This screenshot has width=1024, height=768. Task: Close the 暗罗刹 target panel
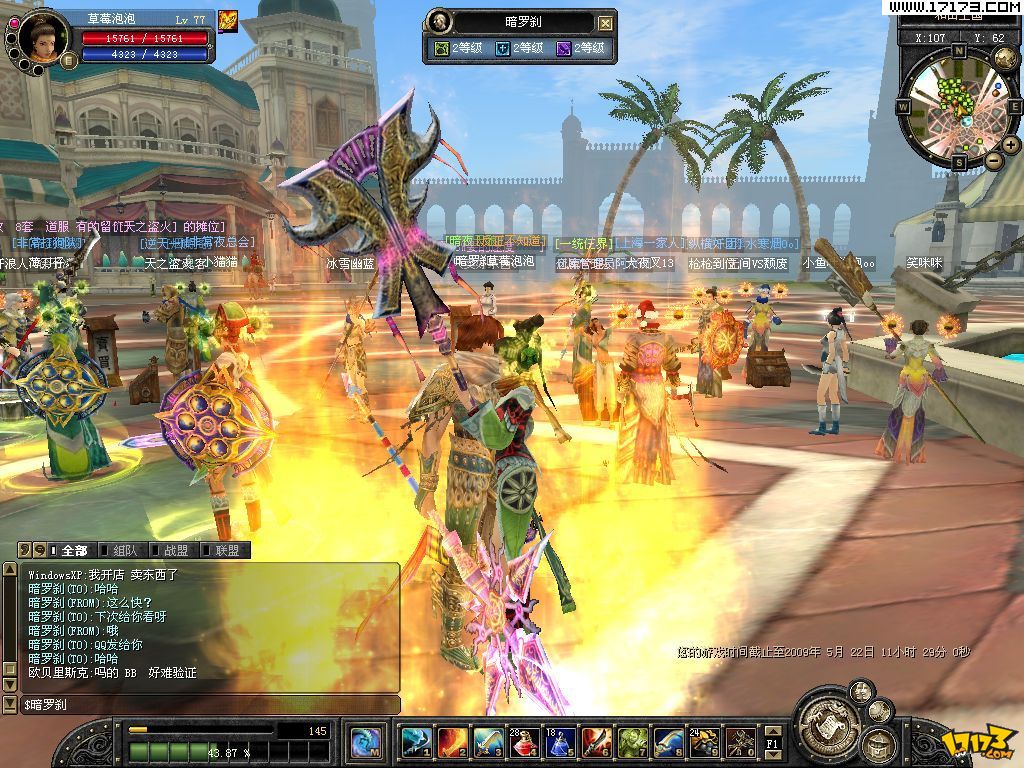coord(606,22)
